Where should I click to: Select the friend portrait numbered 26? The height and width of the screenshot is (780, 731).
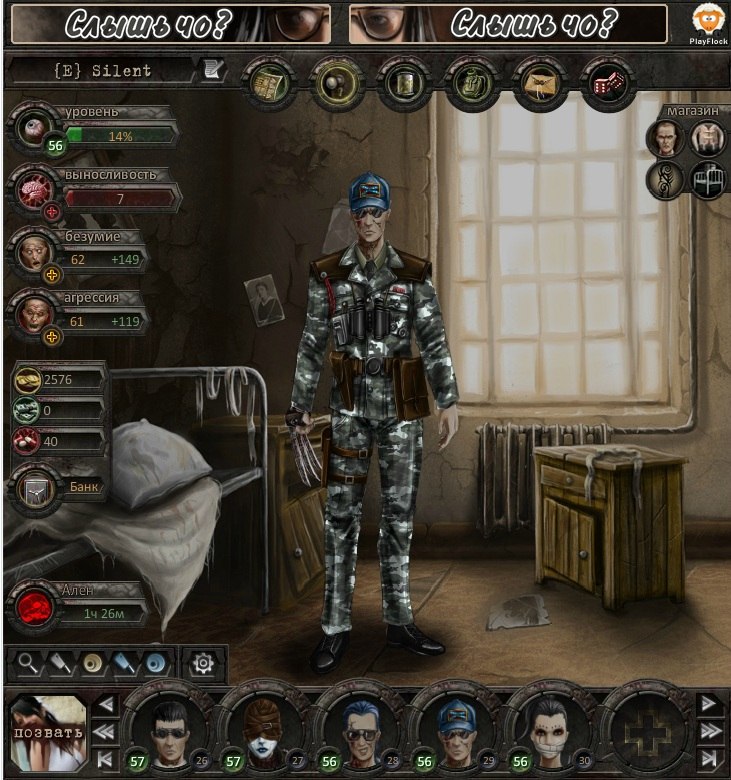(x=166, y=727)
